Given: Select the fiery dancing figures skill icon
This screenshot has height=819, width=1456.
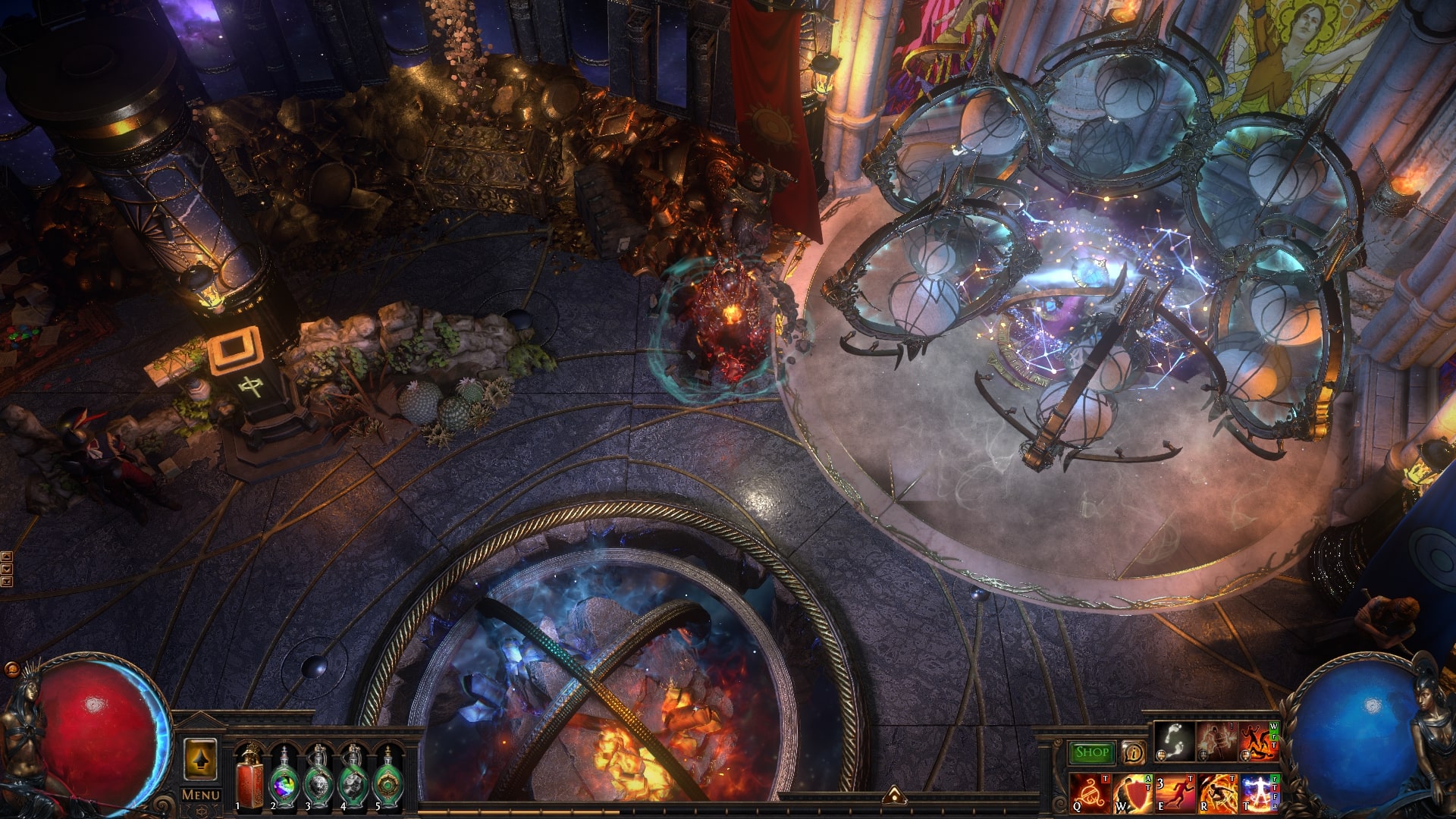Looking at the screenshot, I should pos(1257,742).
